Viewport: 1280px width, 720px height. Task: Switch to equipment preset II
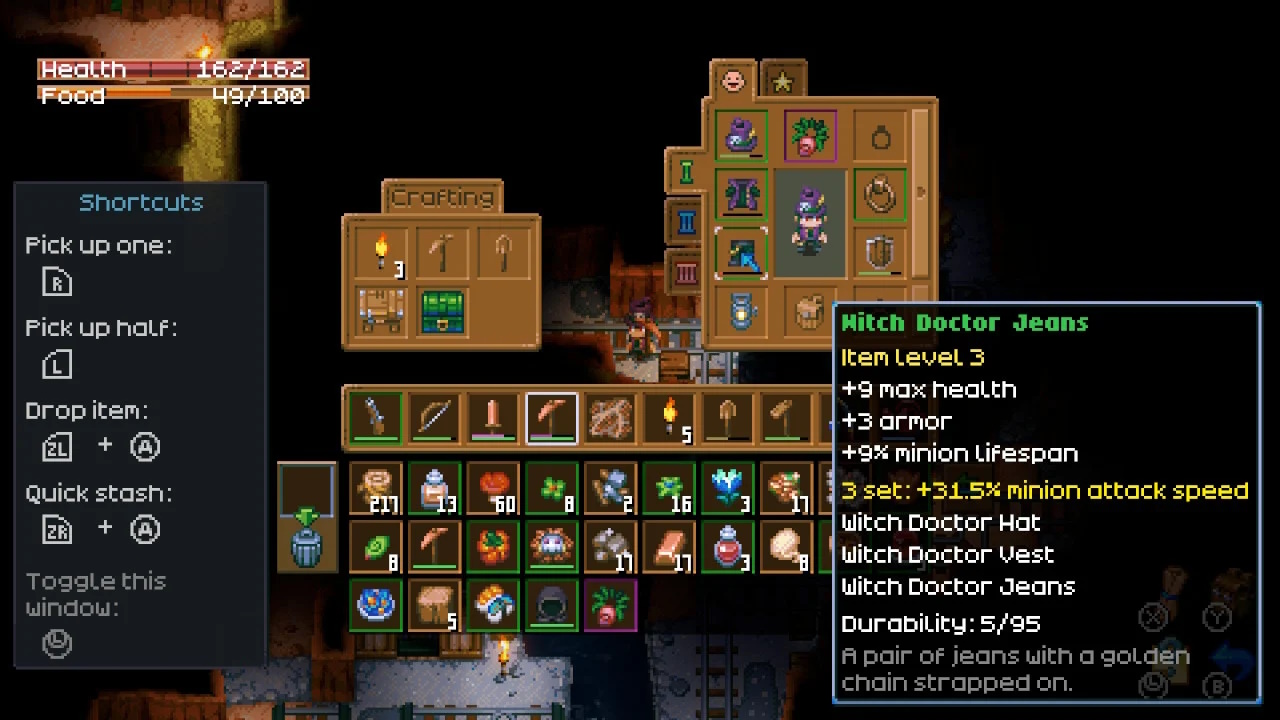(x=686, y=221)
